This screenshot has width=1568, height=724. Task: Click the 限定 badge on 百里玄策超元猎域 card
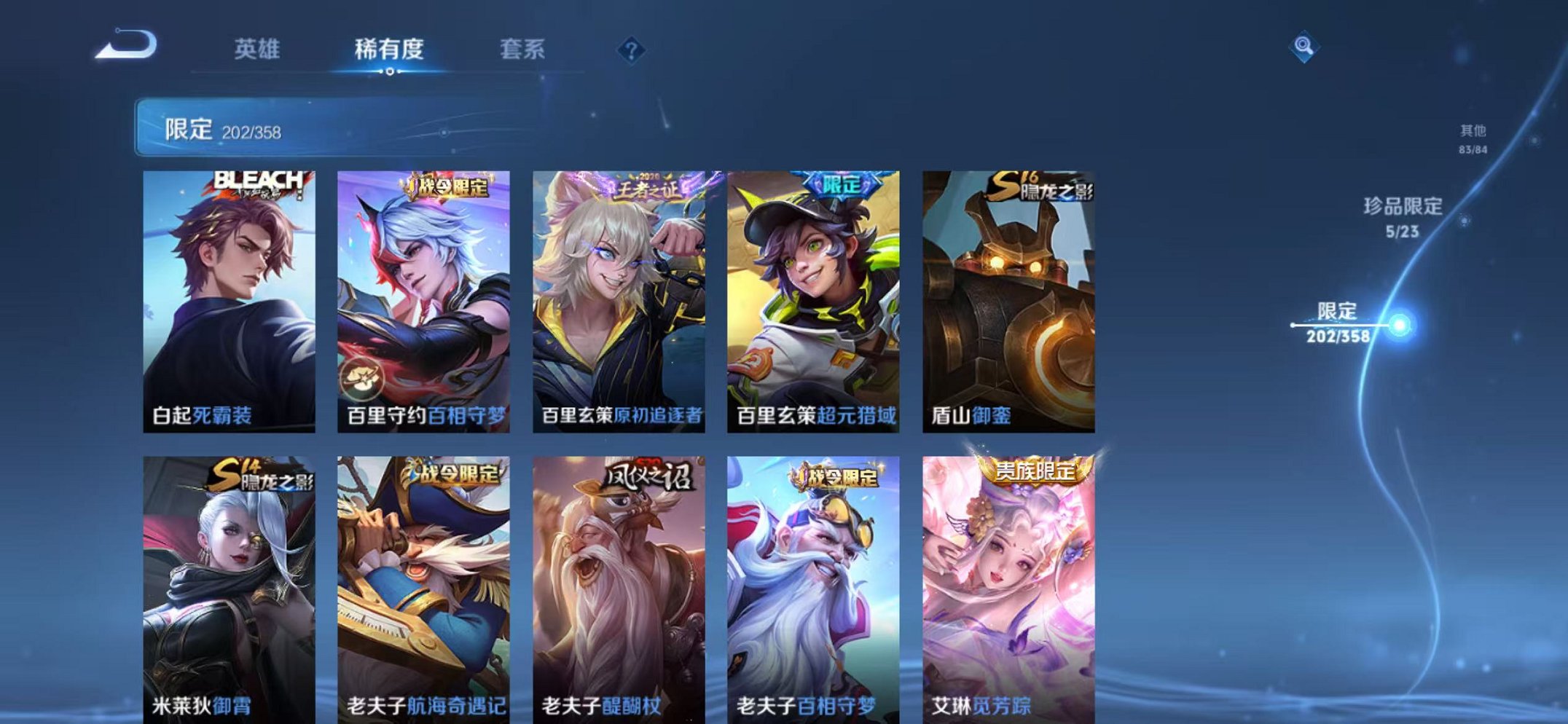(847, 185)
